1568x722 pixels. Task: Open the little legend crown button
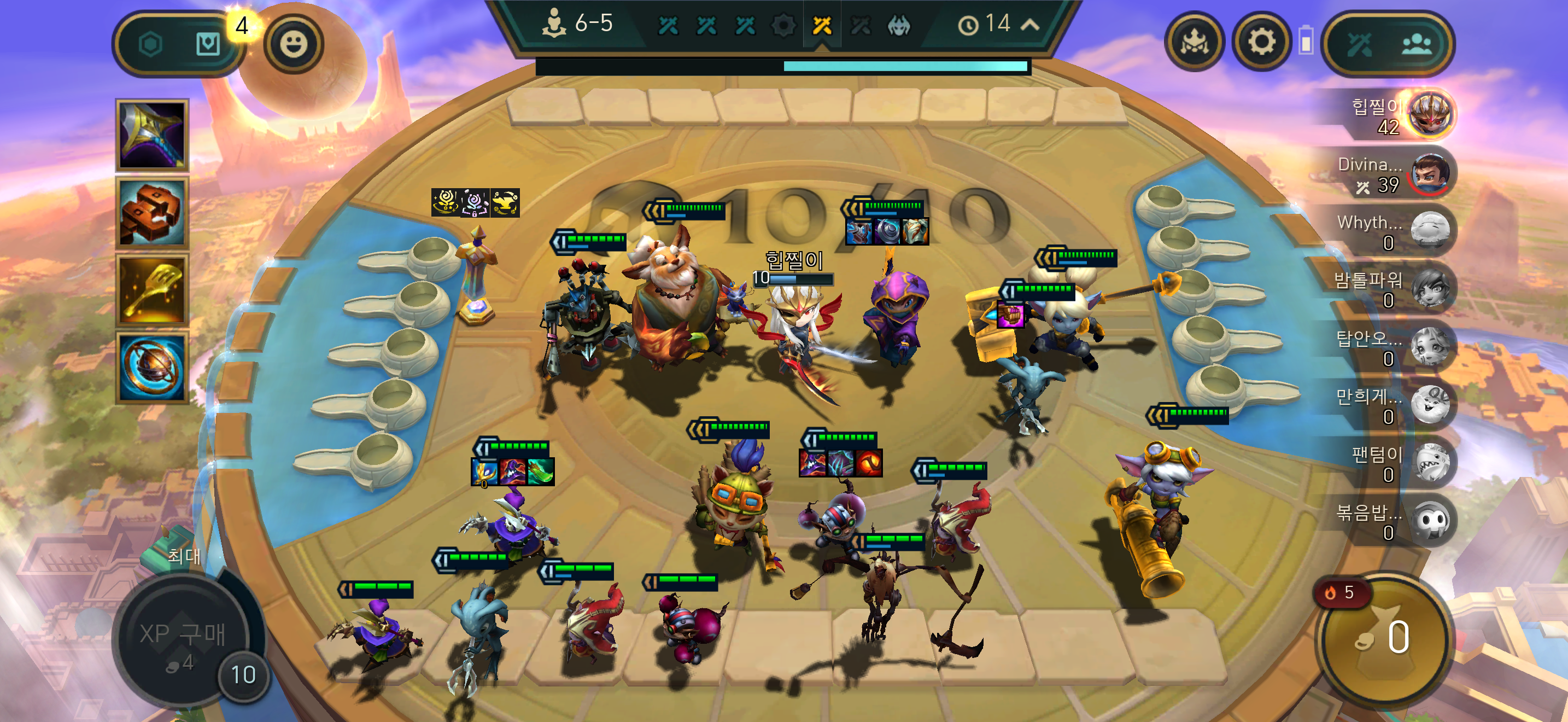point(1194,43)
